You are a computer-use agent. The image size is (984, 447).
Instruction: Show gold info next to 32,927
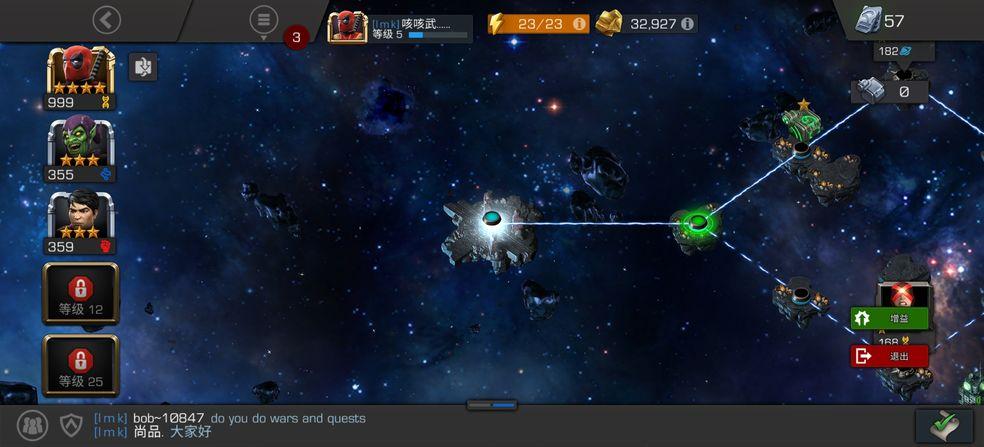(x=687, y=23)
